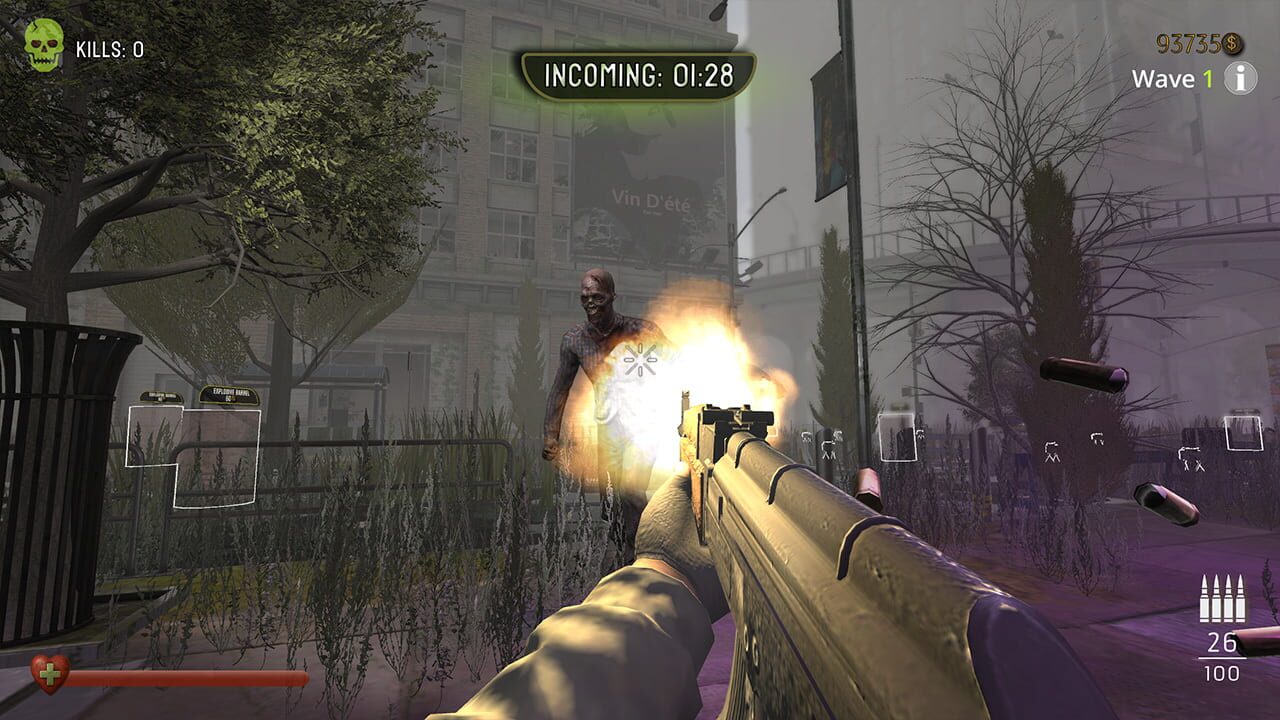Click the smaller explosive barrel label on the left

point(162,395)
